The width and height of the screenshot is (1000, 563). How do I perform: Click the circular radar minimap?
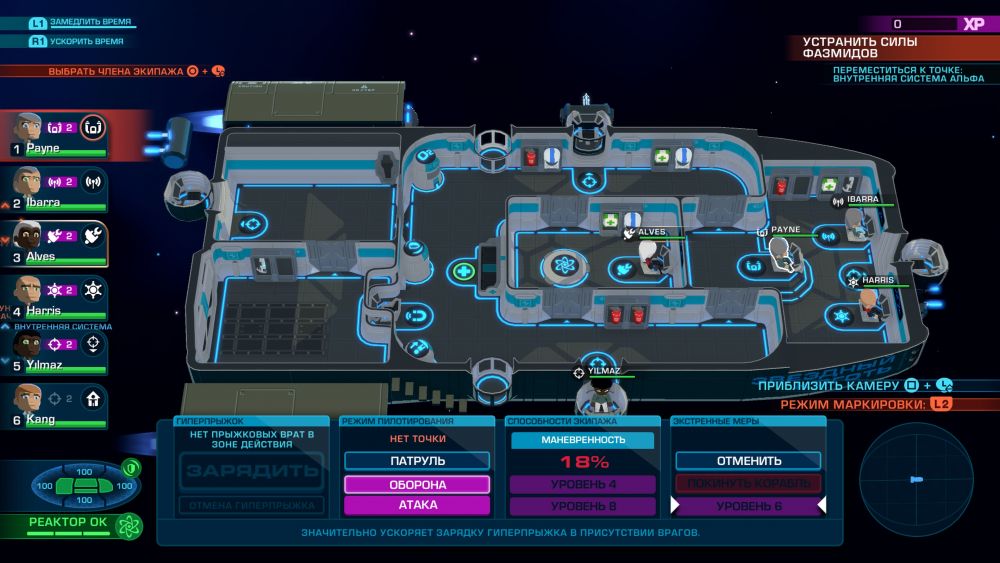pos(916,479)
